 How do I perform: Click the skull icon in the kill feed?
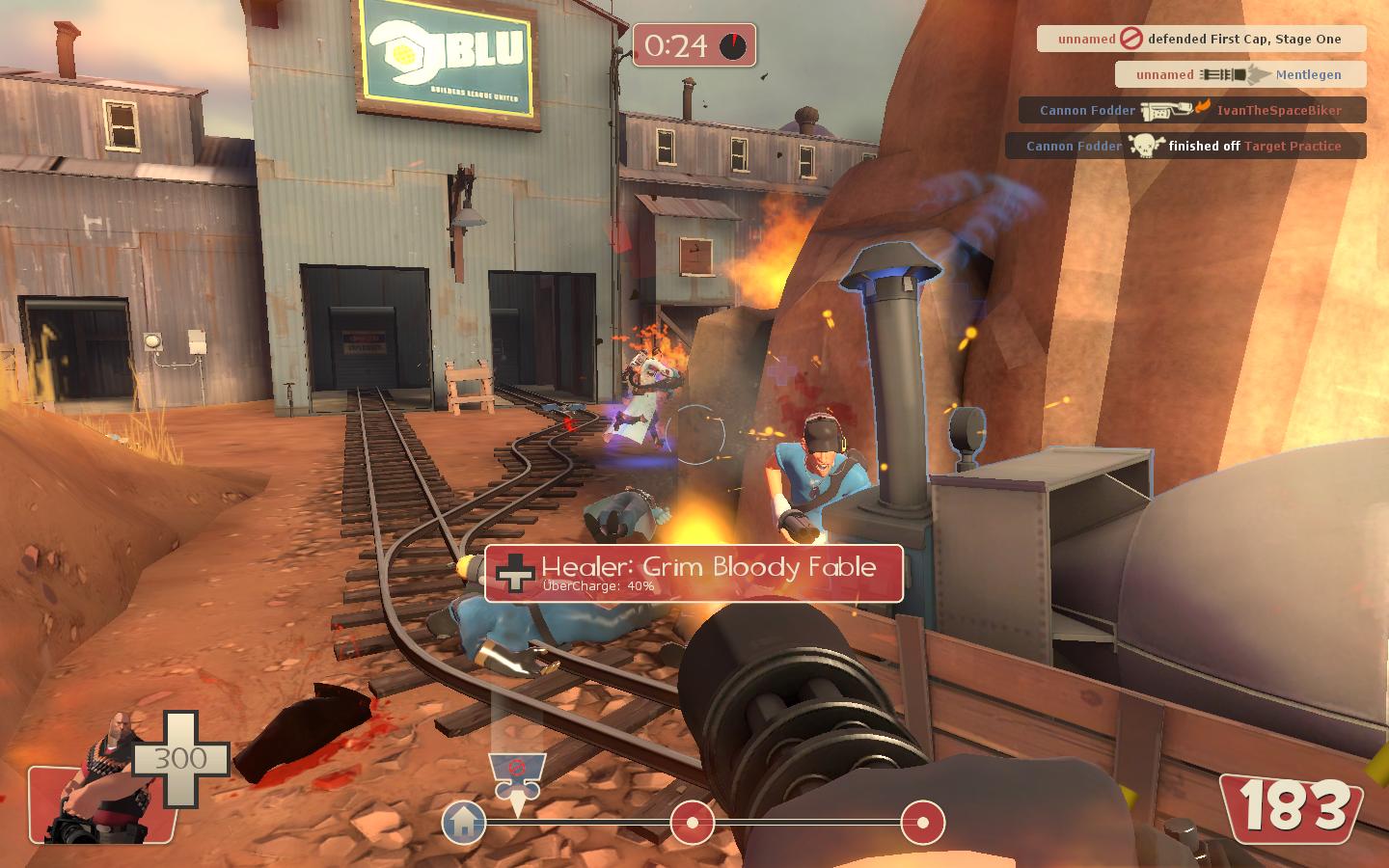(1146, 146)
